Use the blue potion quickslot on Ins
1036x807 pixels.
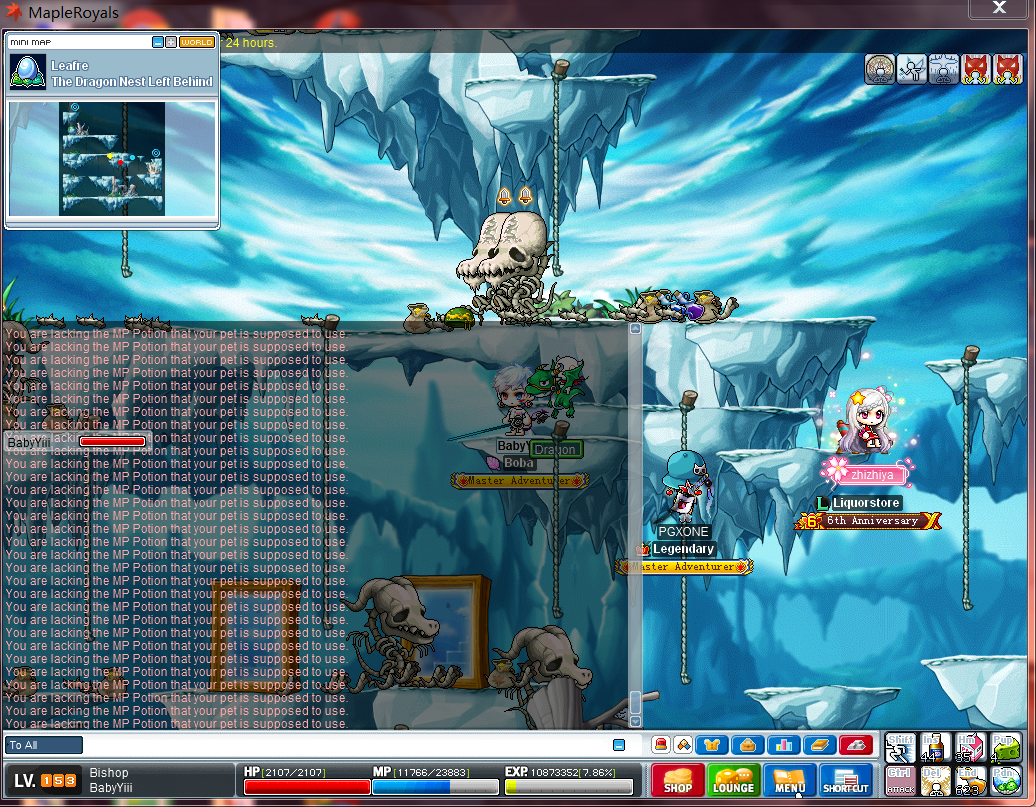click(936, 747)
